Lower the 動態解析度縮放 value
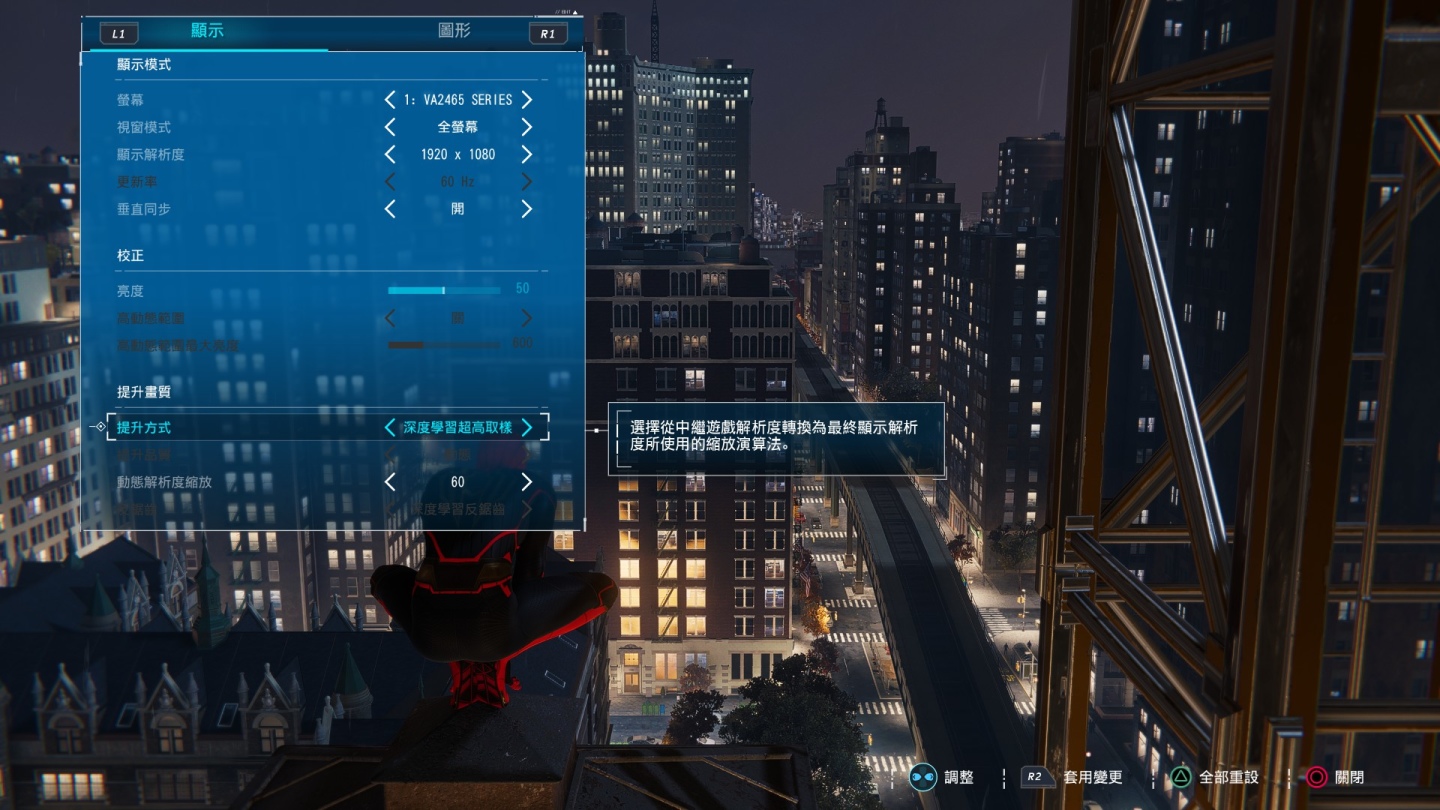Image resolution: width=1440 pixels, height=810 pixels. 390,482
